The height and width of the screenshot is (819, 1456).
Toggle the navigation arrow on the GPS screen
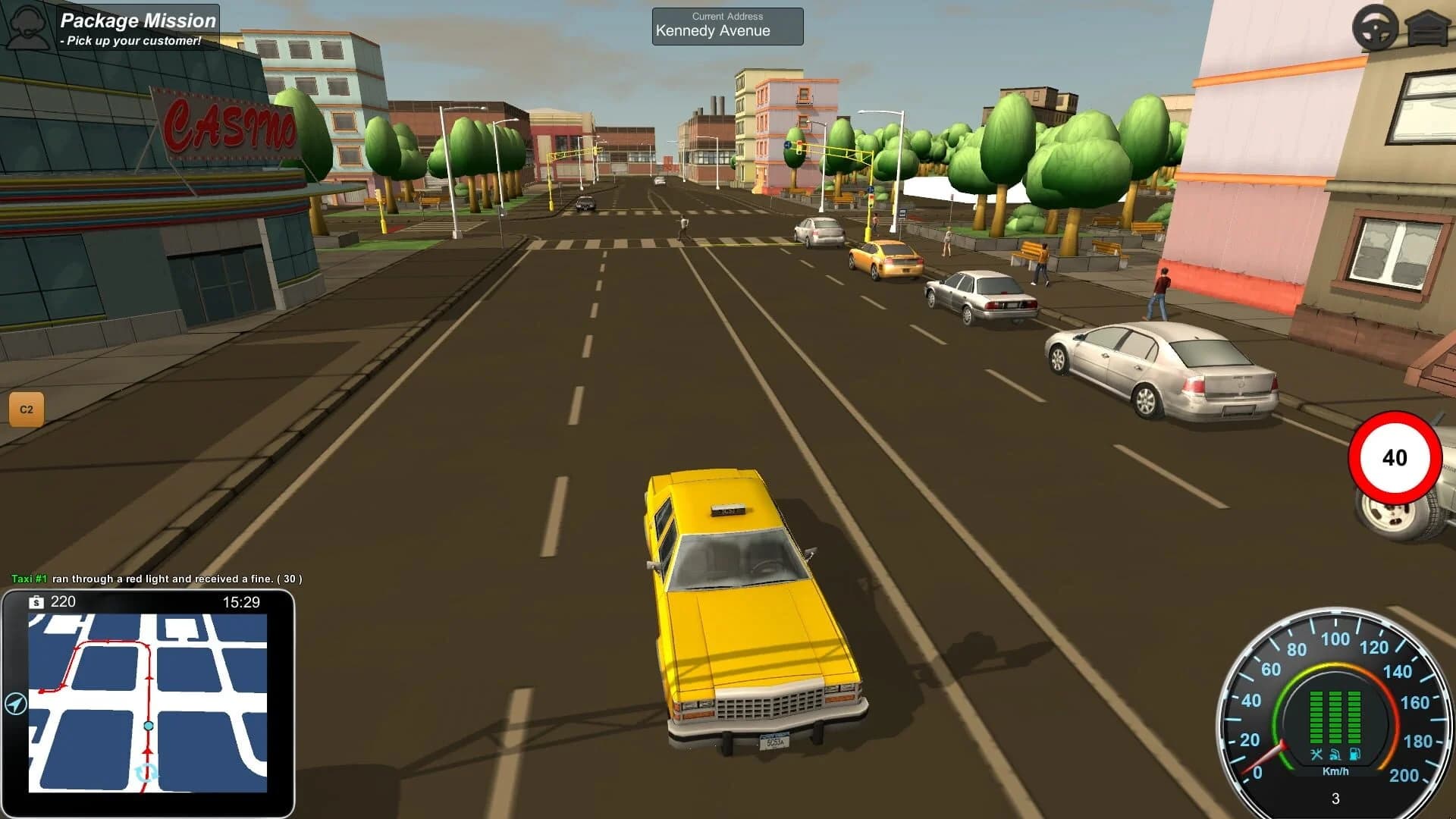coord(14,704)
